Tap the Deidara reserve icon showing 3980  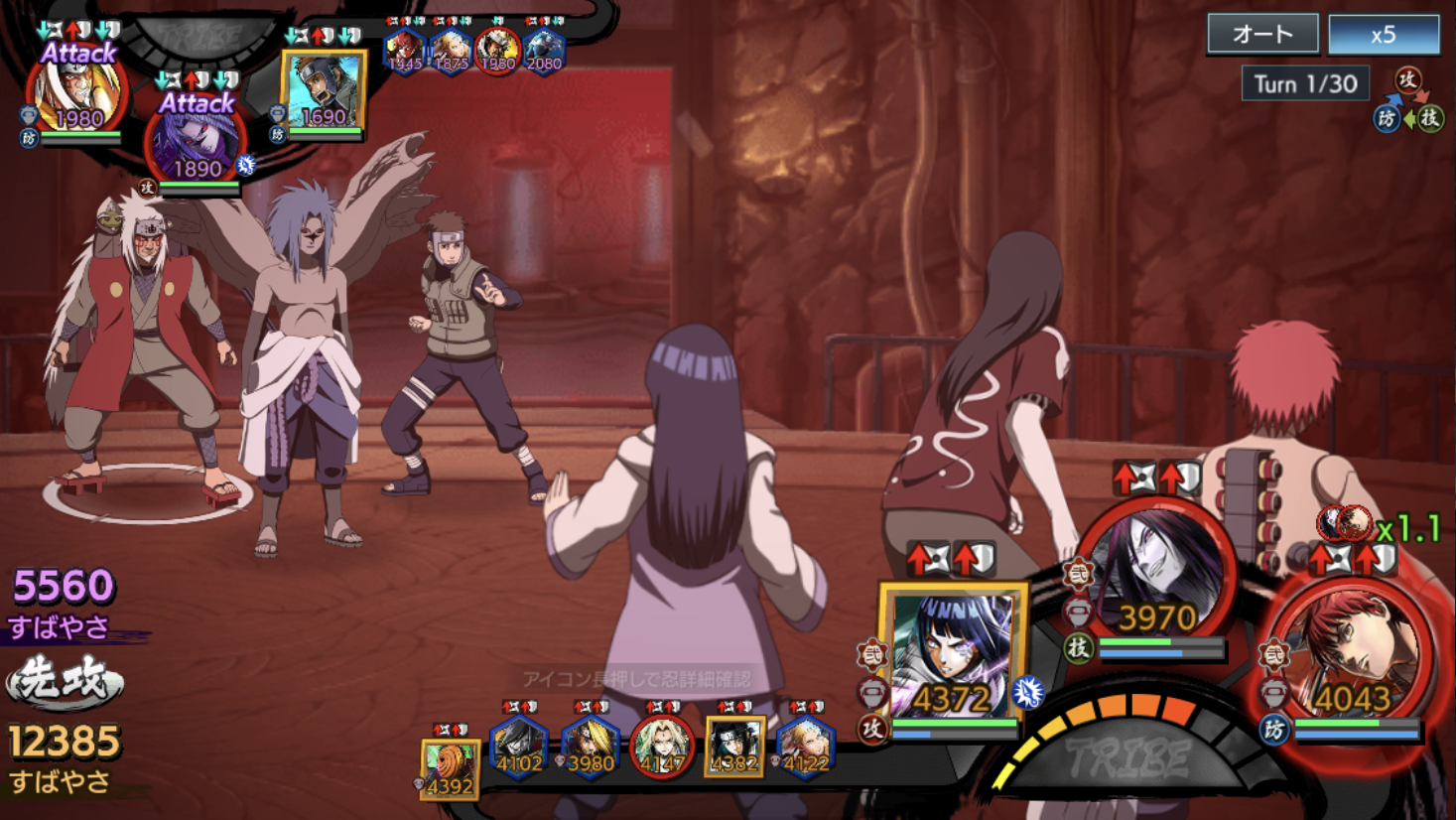(x=590, y=747)
